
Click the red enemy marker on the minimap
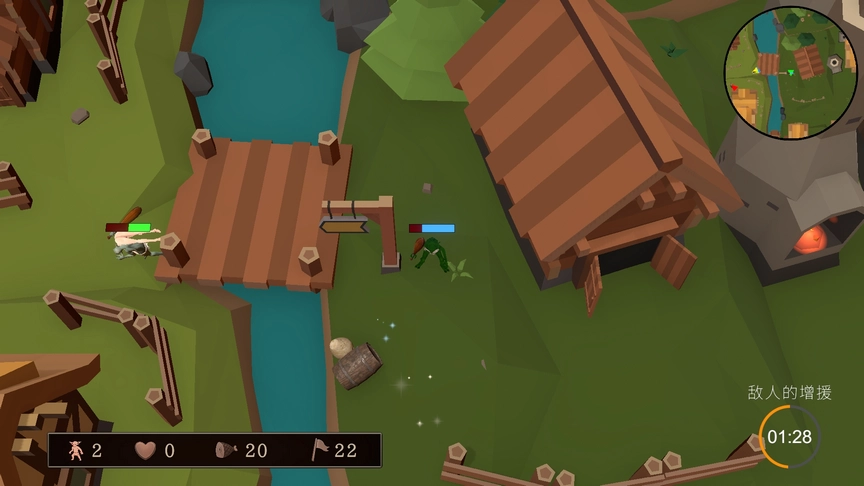[734, 88]
